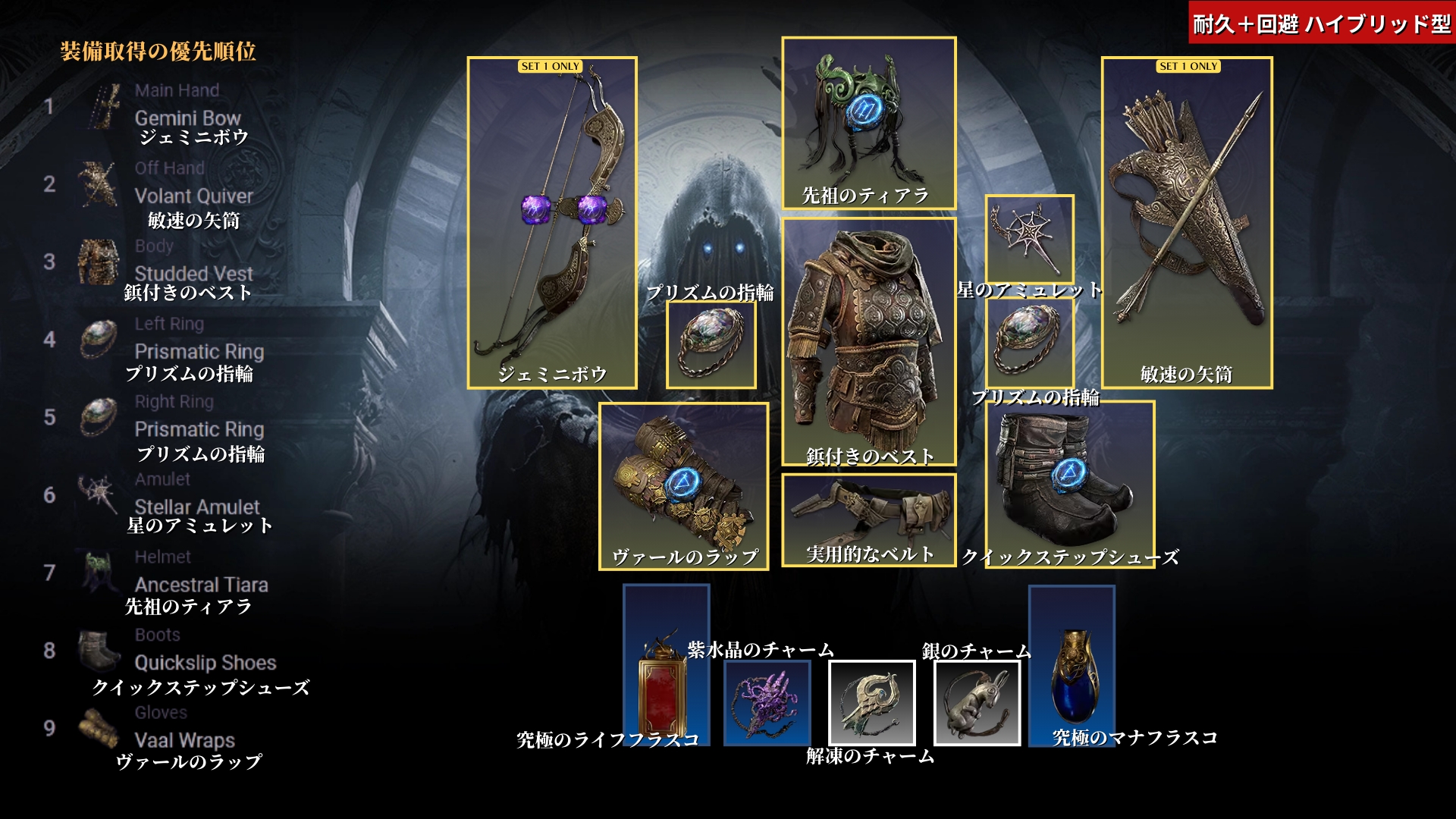
Task: Select the purple amethyst charm slot
Action: pyautogui.click(x=767, y=703)
